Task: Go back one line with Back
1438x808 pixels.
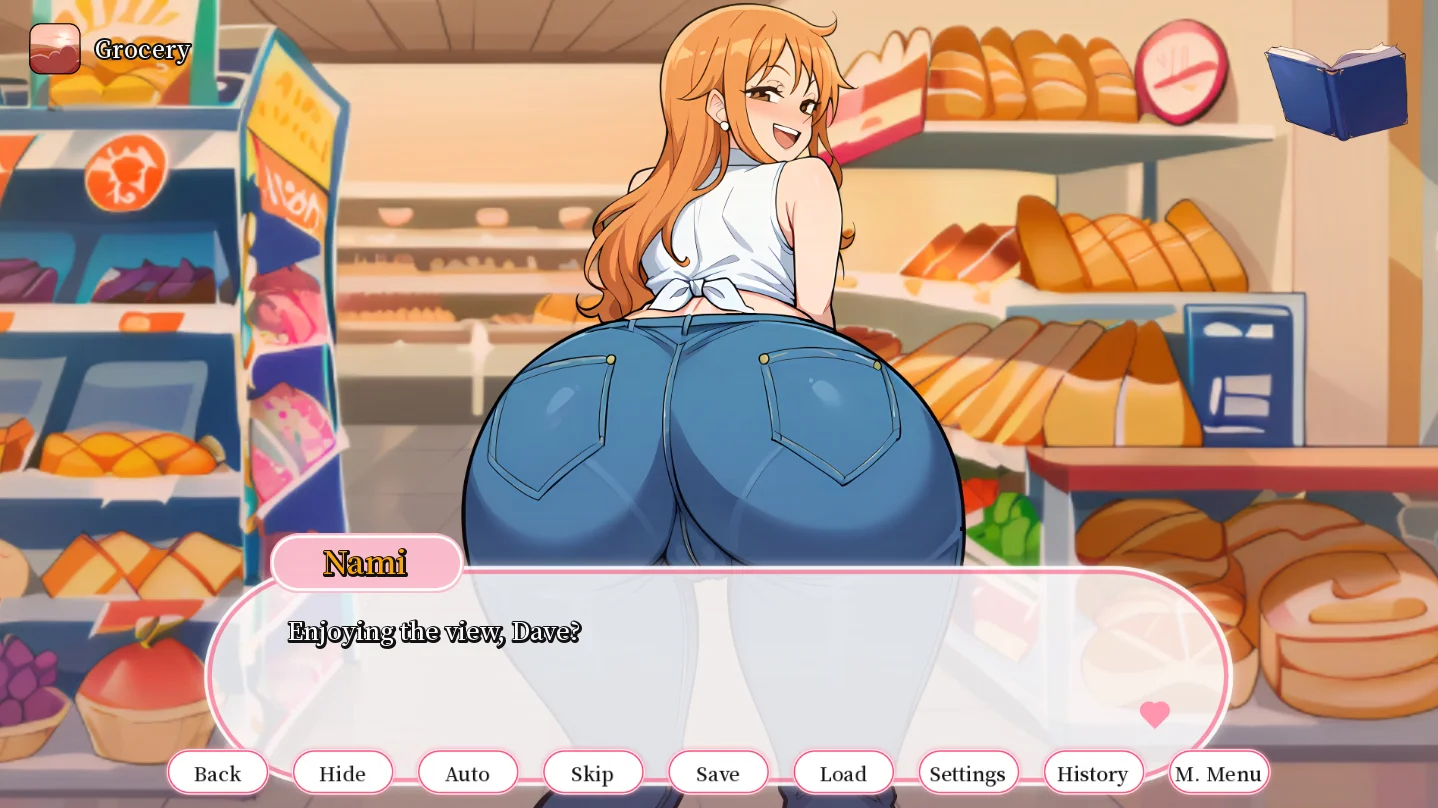Action: coord(218,773)
